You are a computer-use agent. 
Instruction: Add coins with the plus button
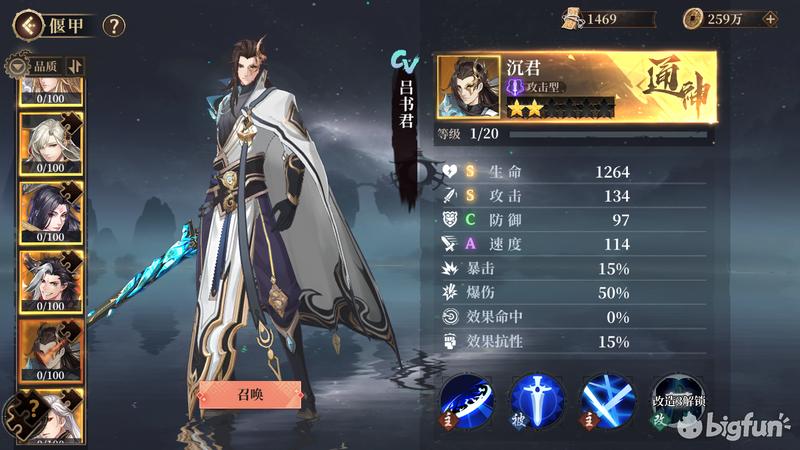(x=770, y=18)
